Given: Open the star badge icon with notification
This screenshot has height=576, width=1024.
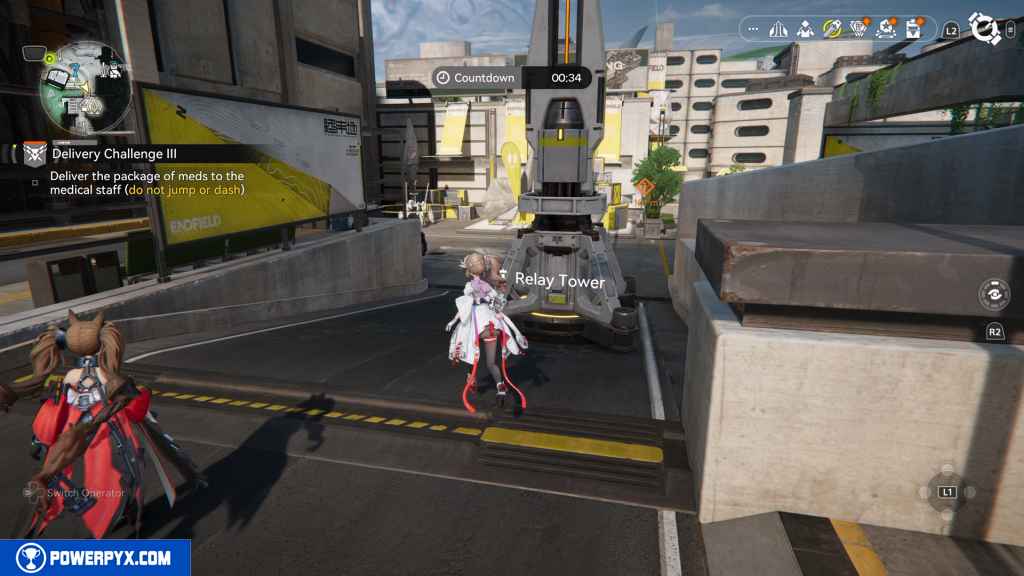Looking at the screenshot, I should point(886,29).
